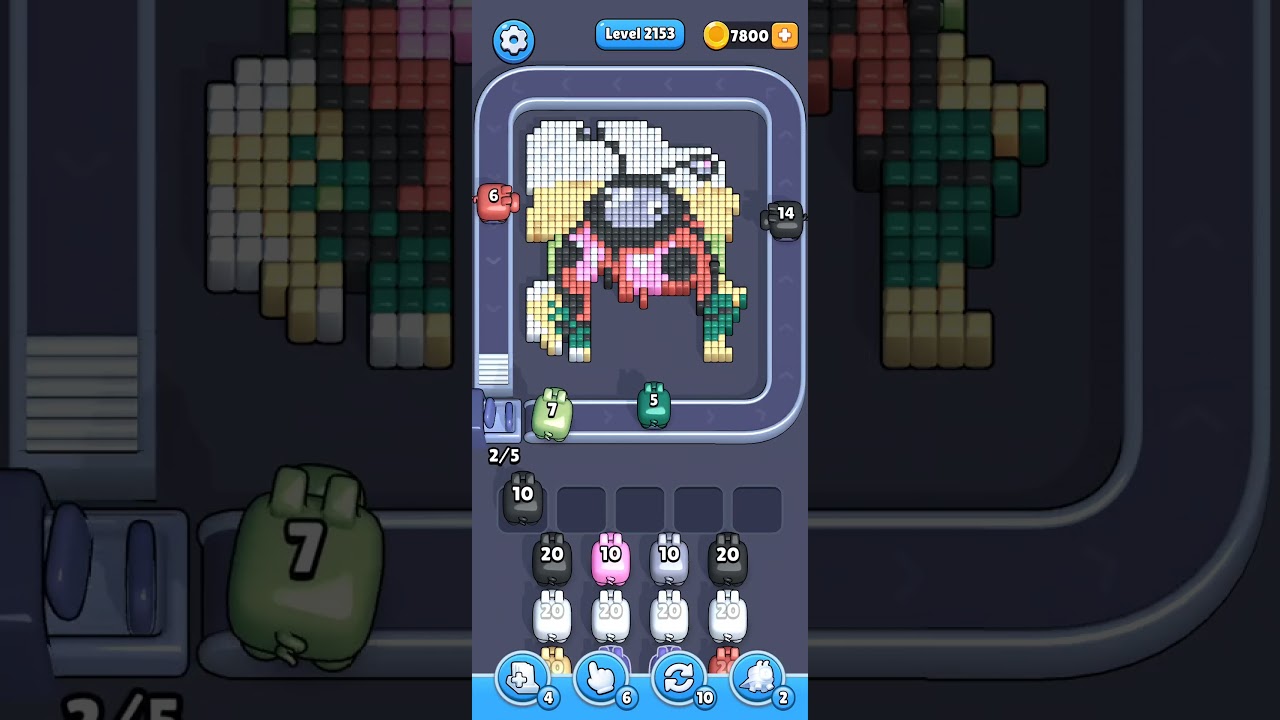Screen dimensions: 1280x720
Task: Select the hand pointer power-up
Action: 601,678
